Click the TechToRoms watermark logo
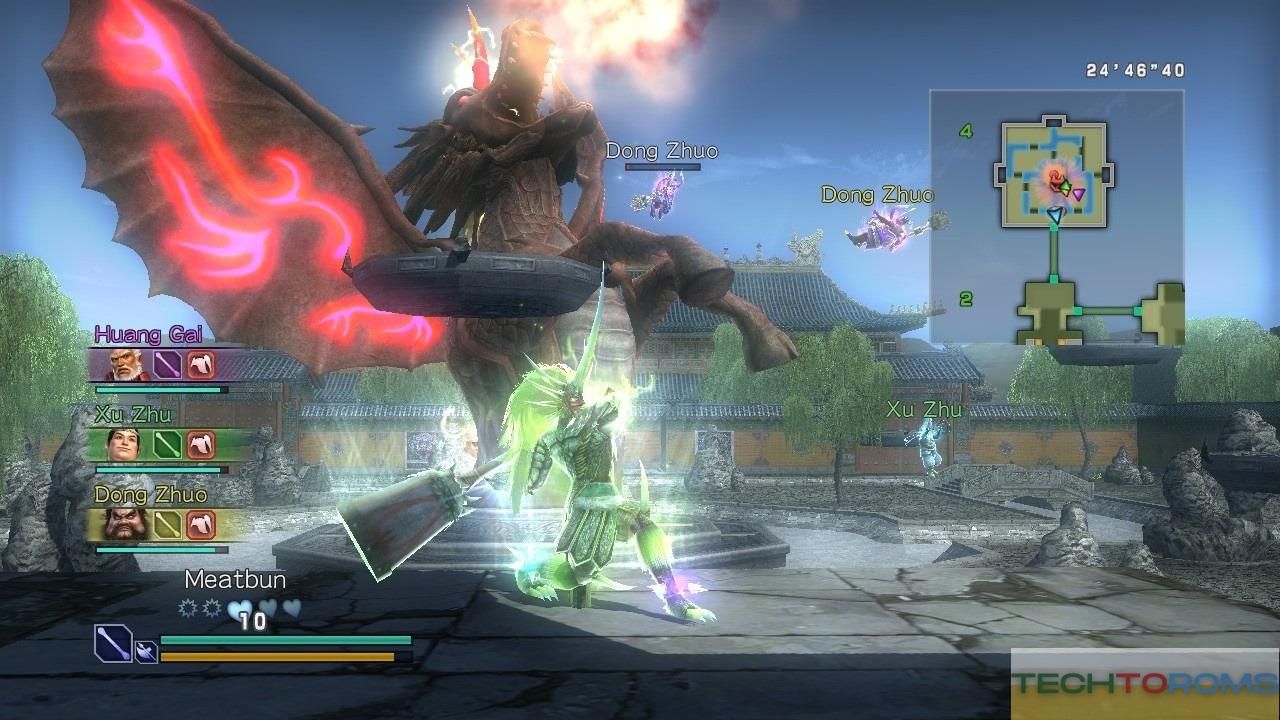The image size is (1280, 720). pyautogui.click(x=1145, y=684)
